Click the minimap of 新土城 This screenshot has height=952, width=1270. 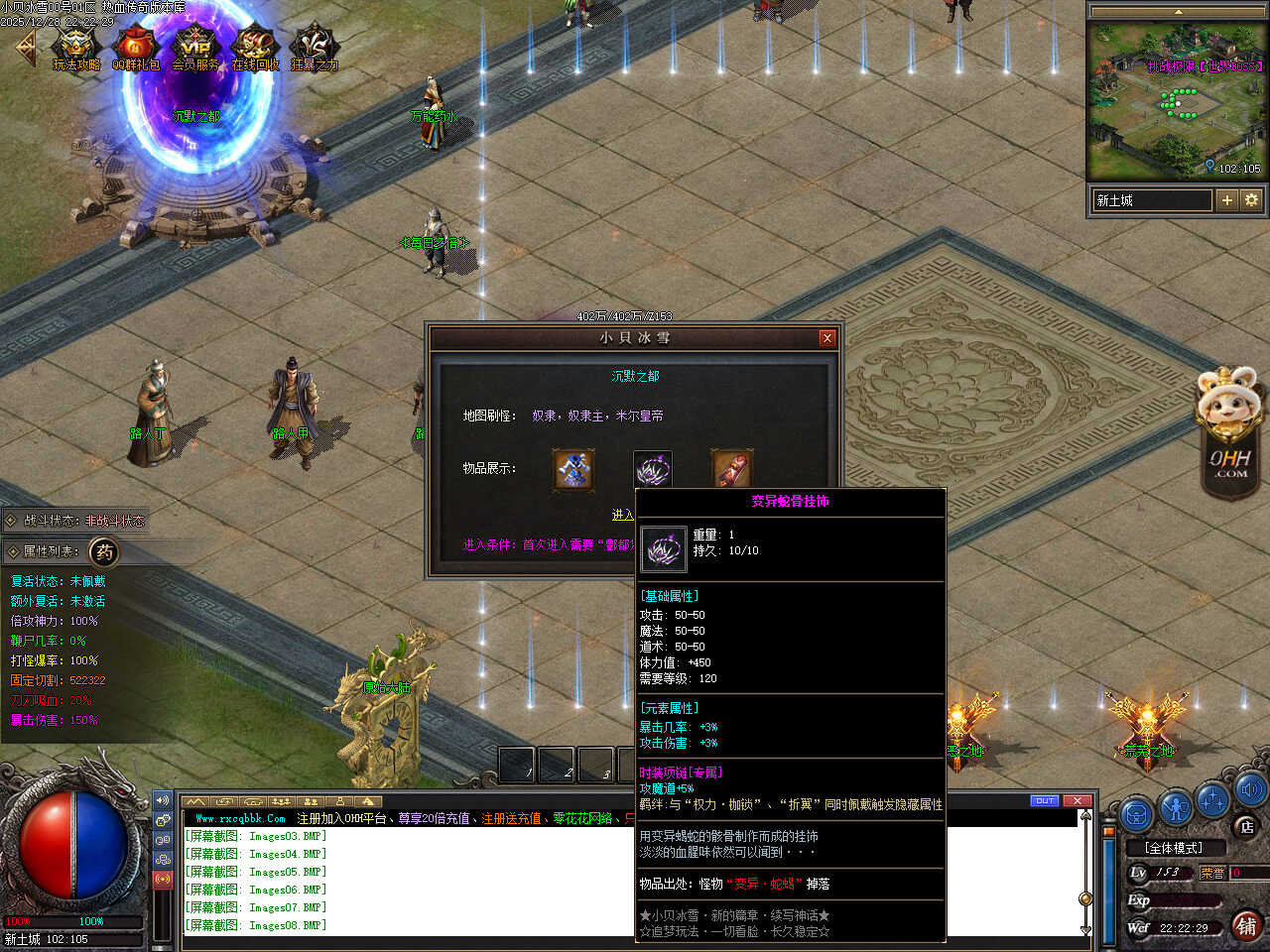click(x=1177, y=99)
